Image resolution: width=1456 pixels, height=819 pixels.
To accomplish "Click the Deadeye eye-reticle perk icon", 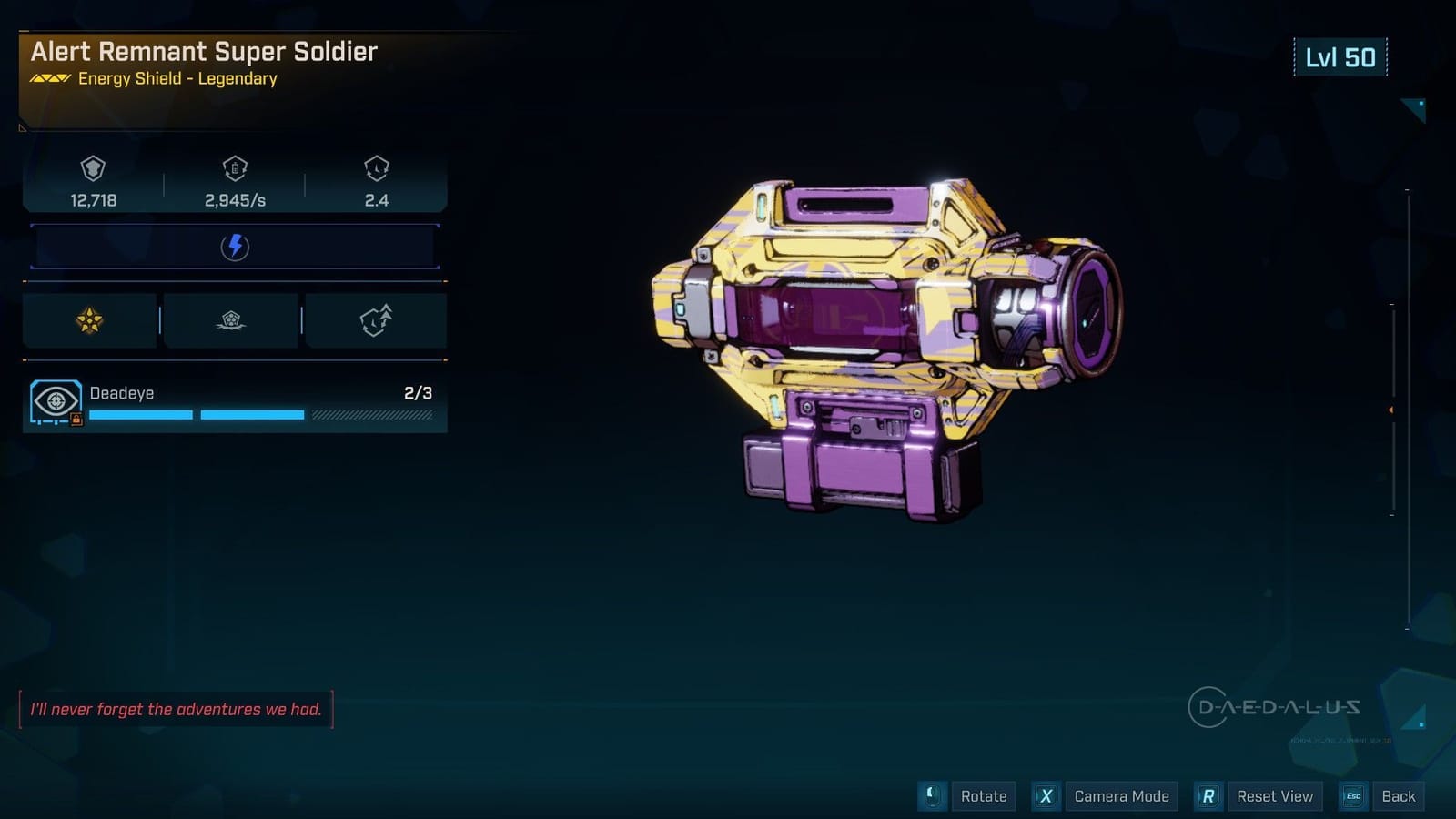I will [56, 400].
